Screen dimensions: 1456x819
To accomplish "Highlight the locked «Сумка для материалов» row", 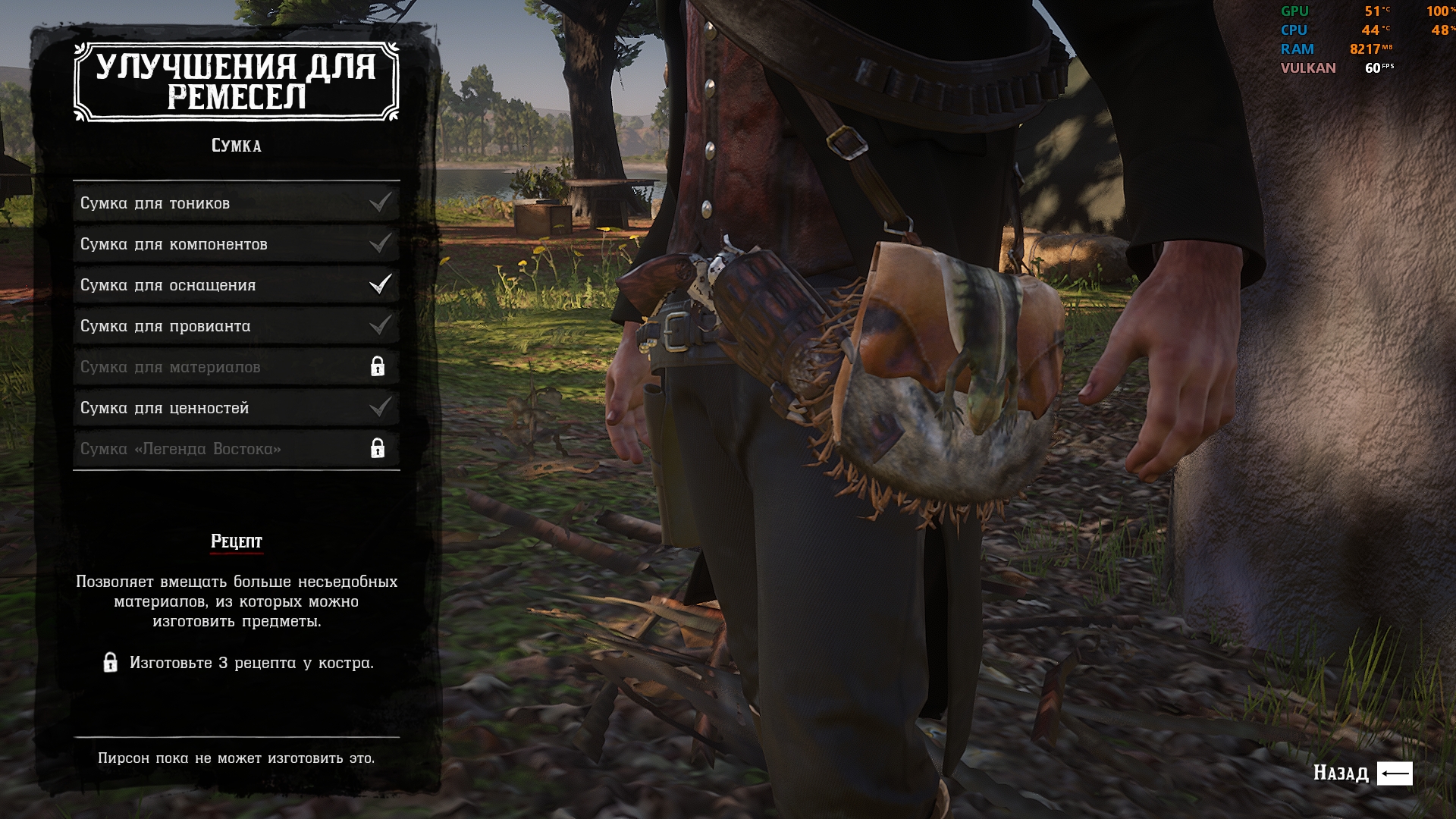I will (236, 367).
